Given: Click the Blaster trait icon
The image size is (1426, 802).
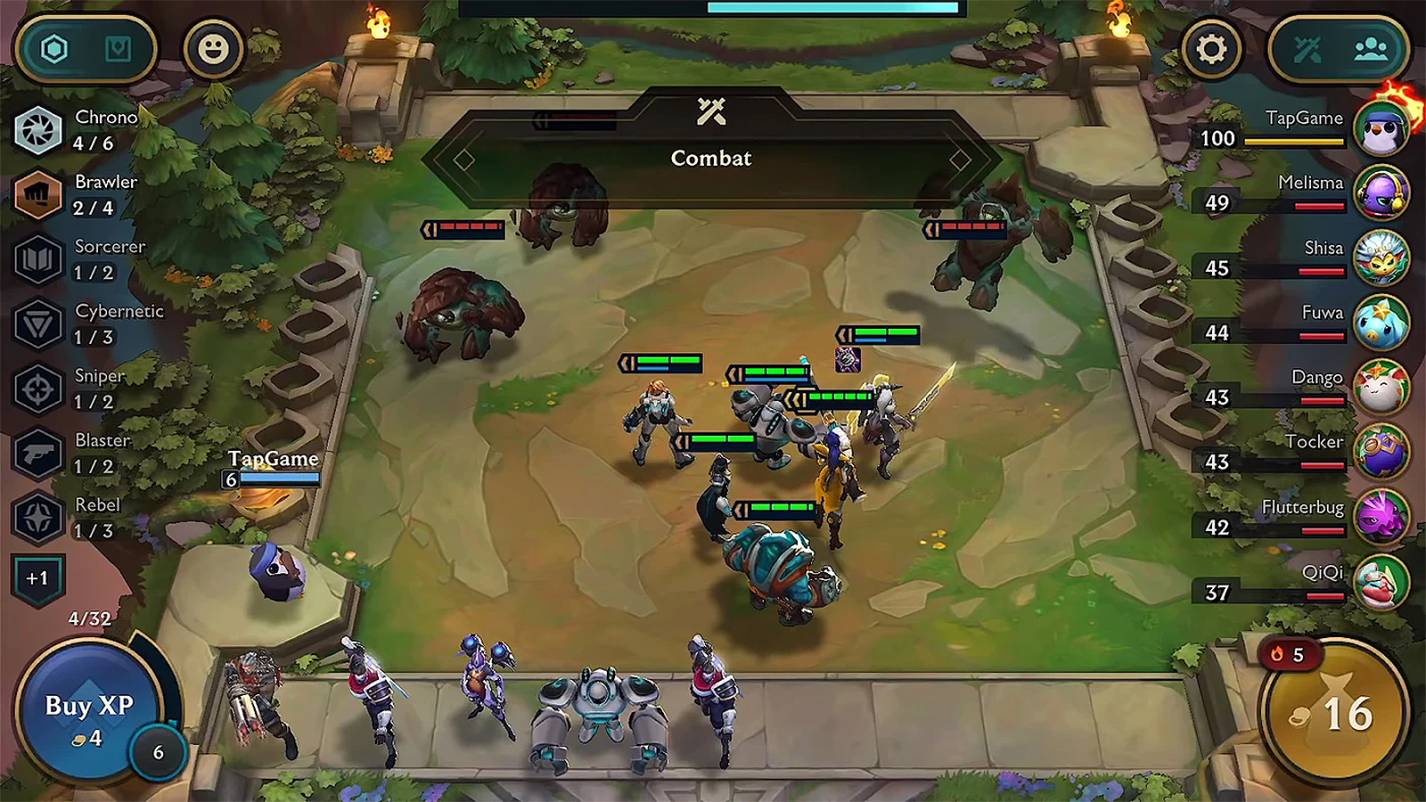Looking at the screenshot, I should pyautogui.click(x=38, y=452).
